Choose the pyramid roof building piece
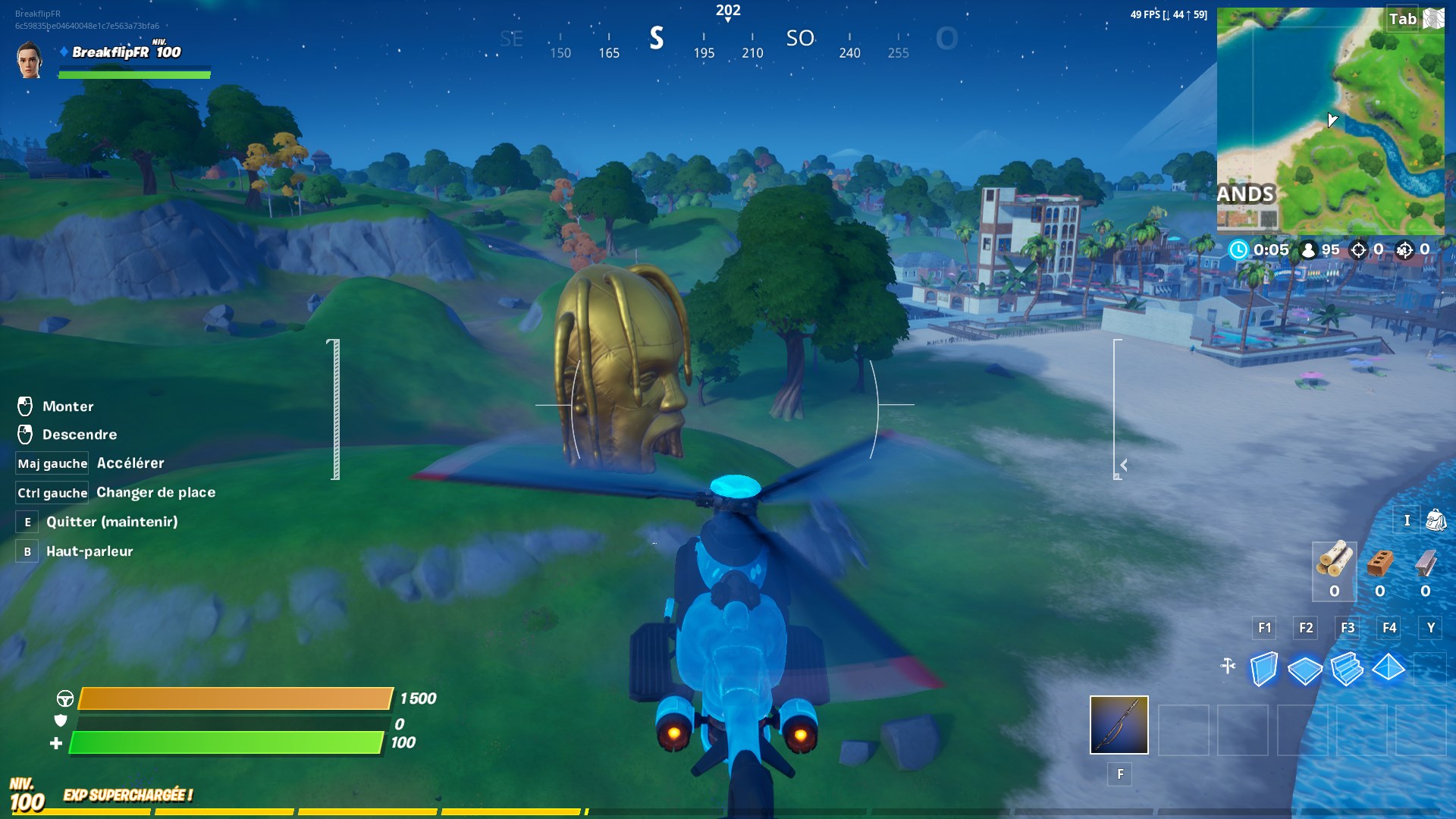1456x819 pixels. (1389, 668)
